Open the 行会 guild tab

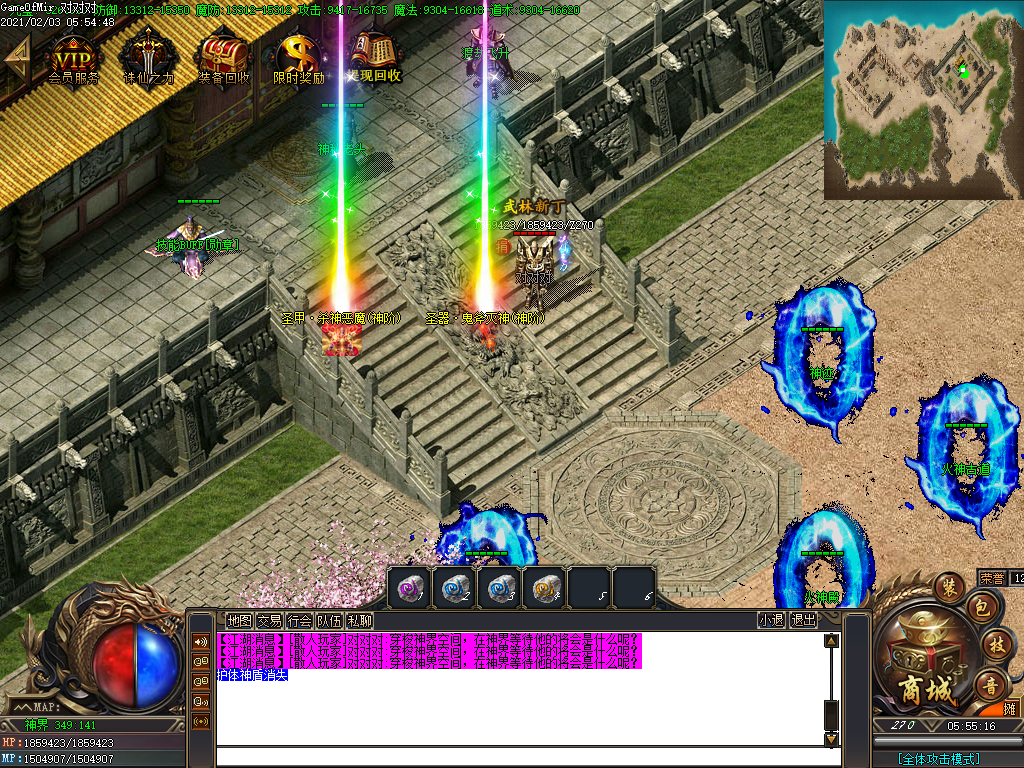(x=299, y=620)
